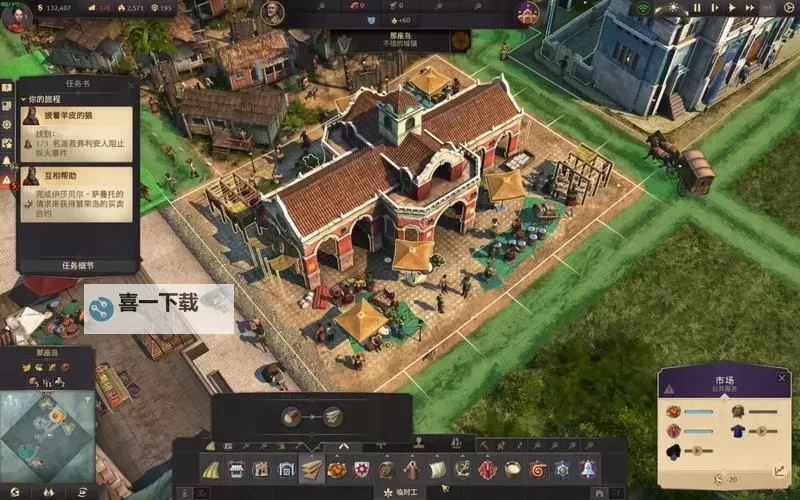Click the 市场 market info panel header

pyautogui.click(x=723, y=382)
